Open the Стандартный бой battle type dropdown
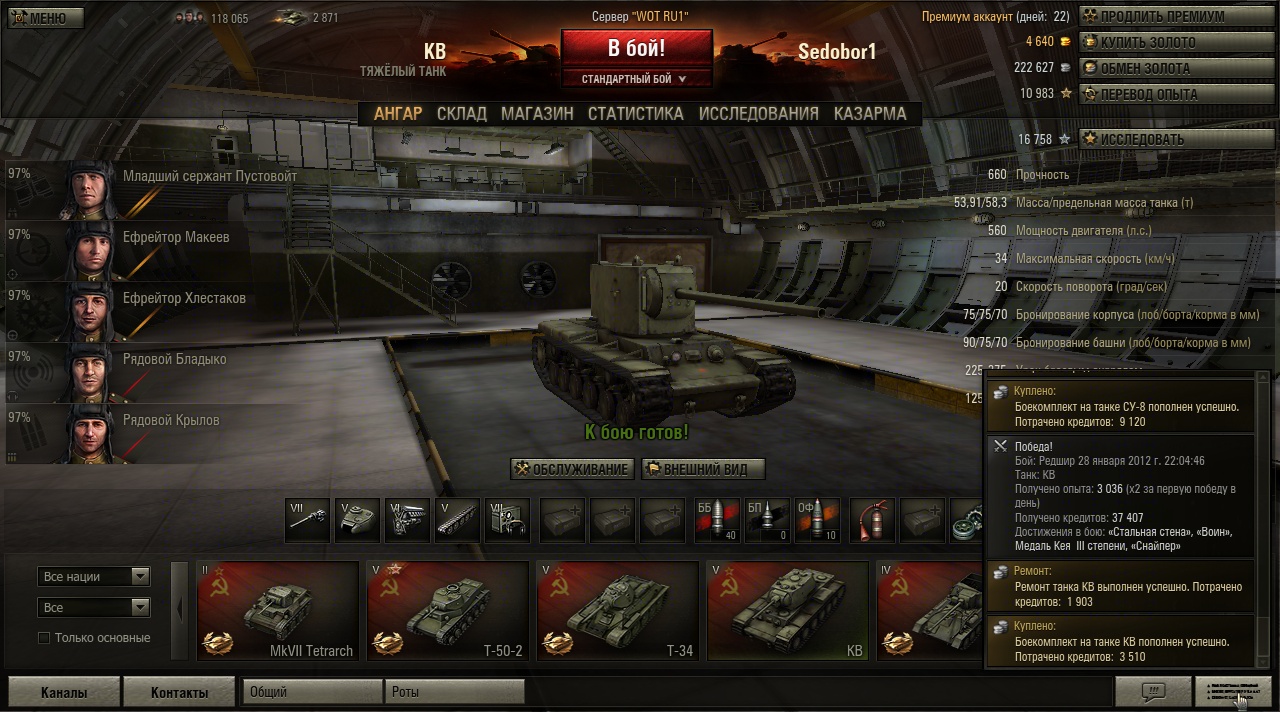1280x712 pixels. 636,78
